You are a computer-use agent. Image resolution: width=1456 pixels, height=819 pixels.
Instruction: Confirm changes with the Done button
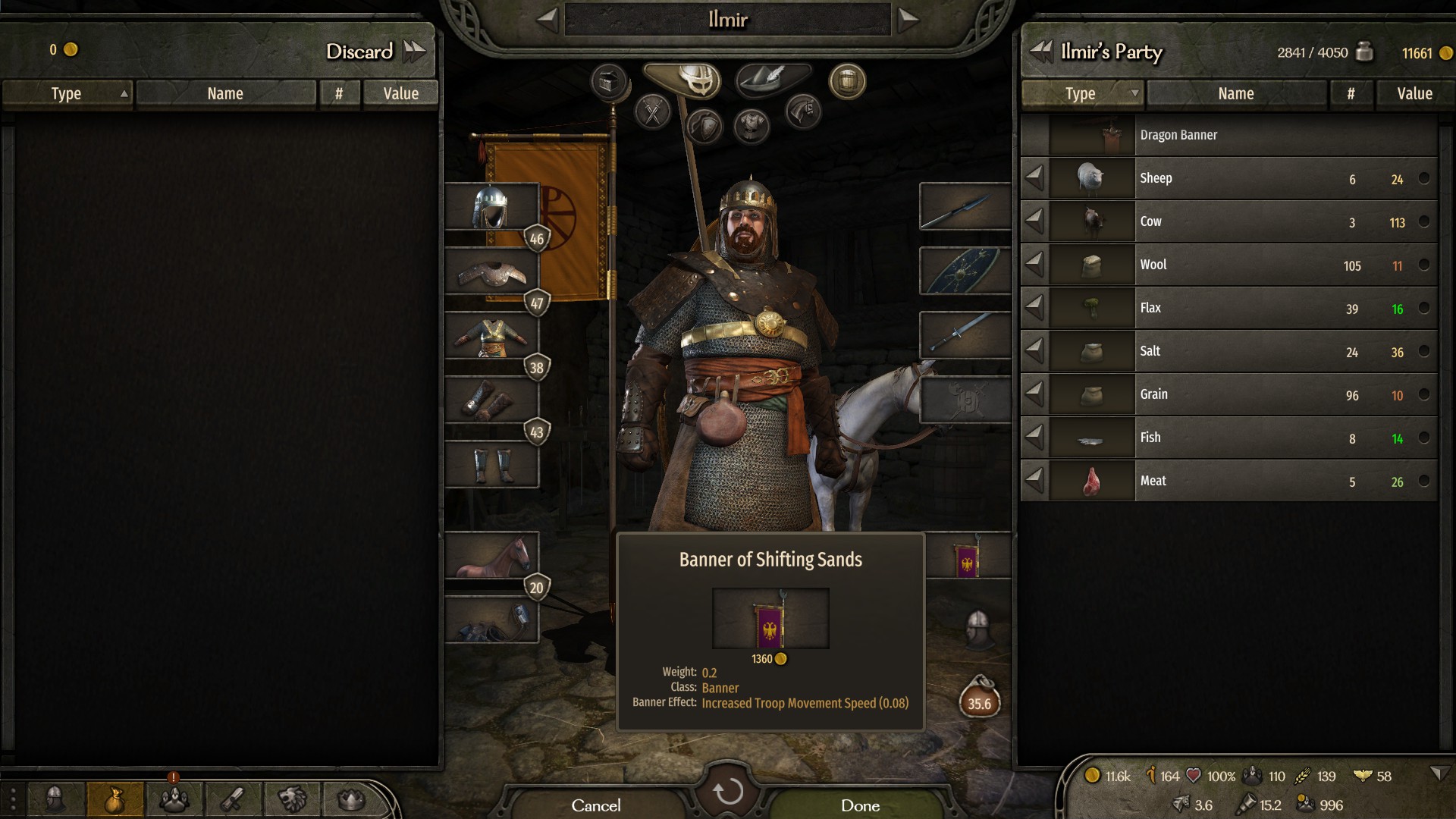pos(859,805)
